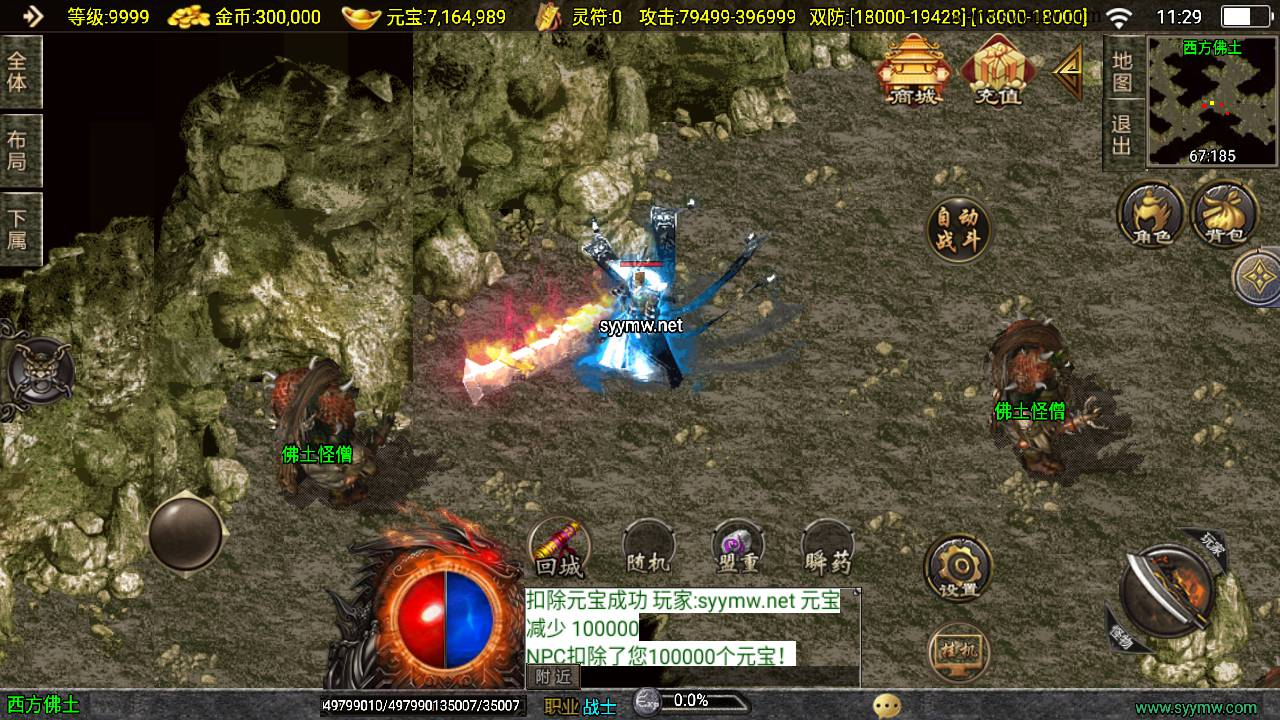Open the 角色 character sheet

[x=1152, y=213]
